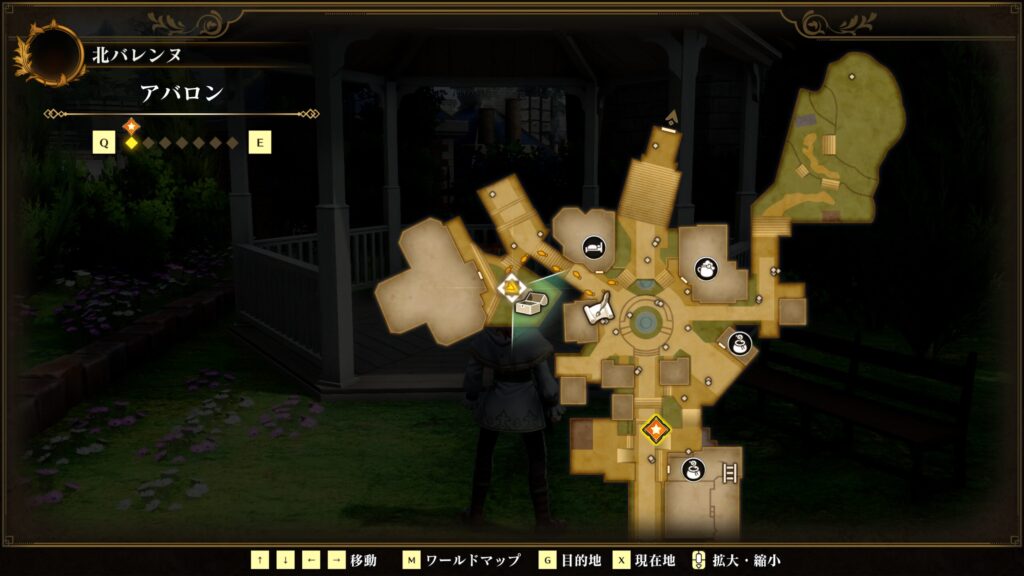
Task: Select the highlighted yellow diamond page indicator
Action: [131, 143]
